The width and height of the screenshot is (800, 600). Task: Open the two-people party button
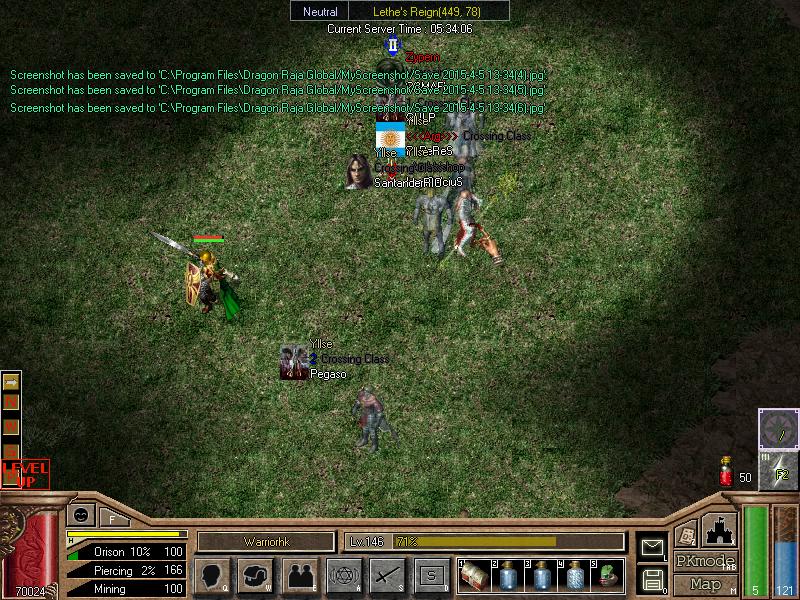(x=299, y=575)
